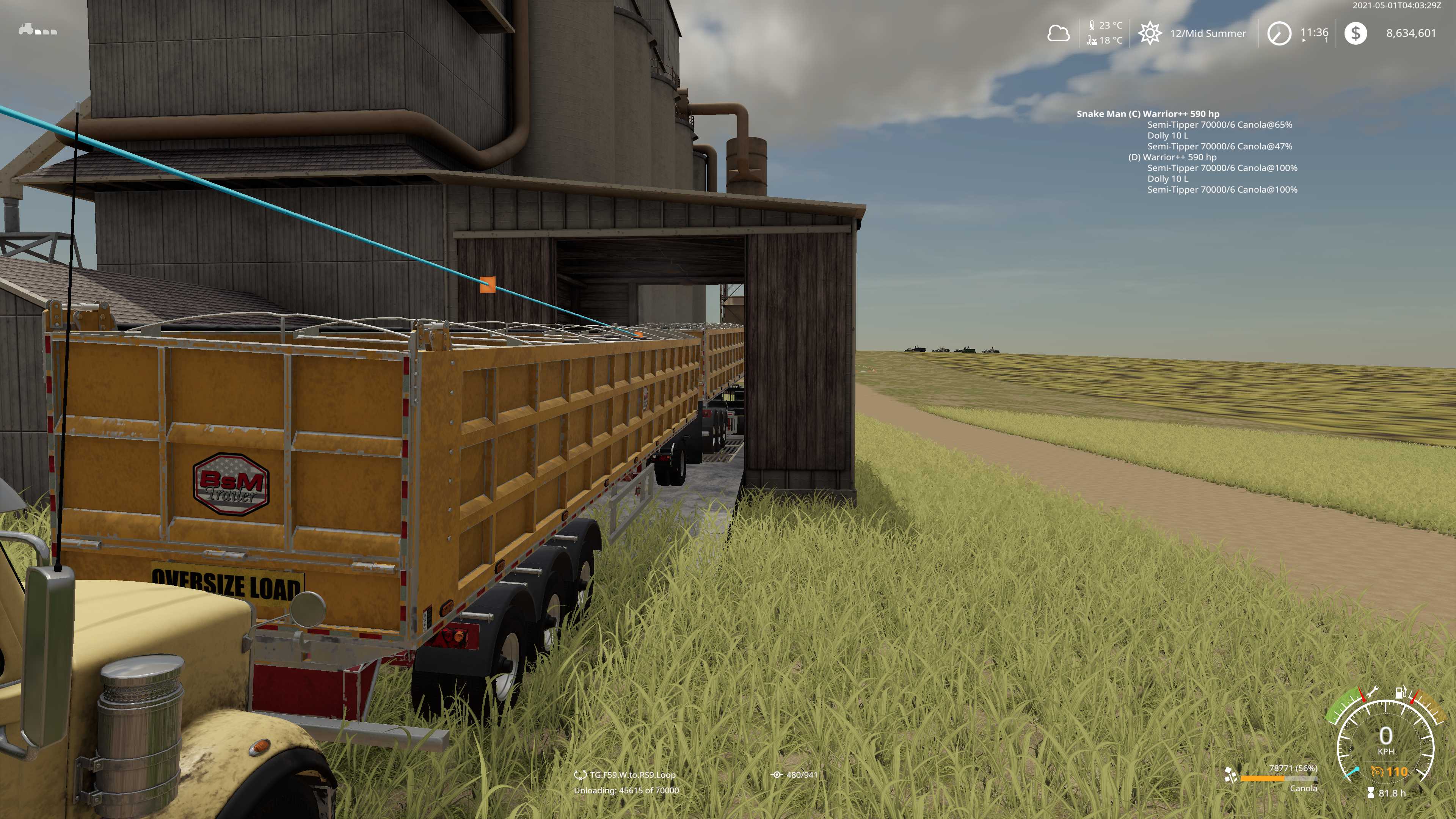Click the vehicle schema icon

(x=37, y=30)
